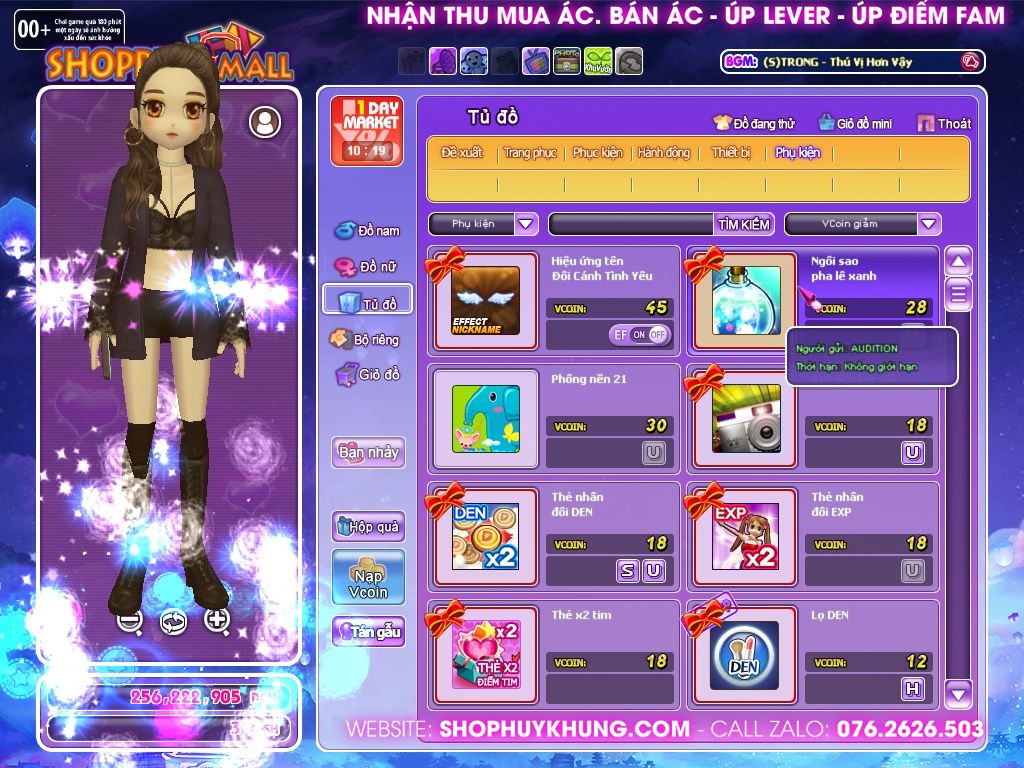Click the Bạn nhảy button

click(x=368, y=452)
